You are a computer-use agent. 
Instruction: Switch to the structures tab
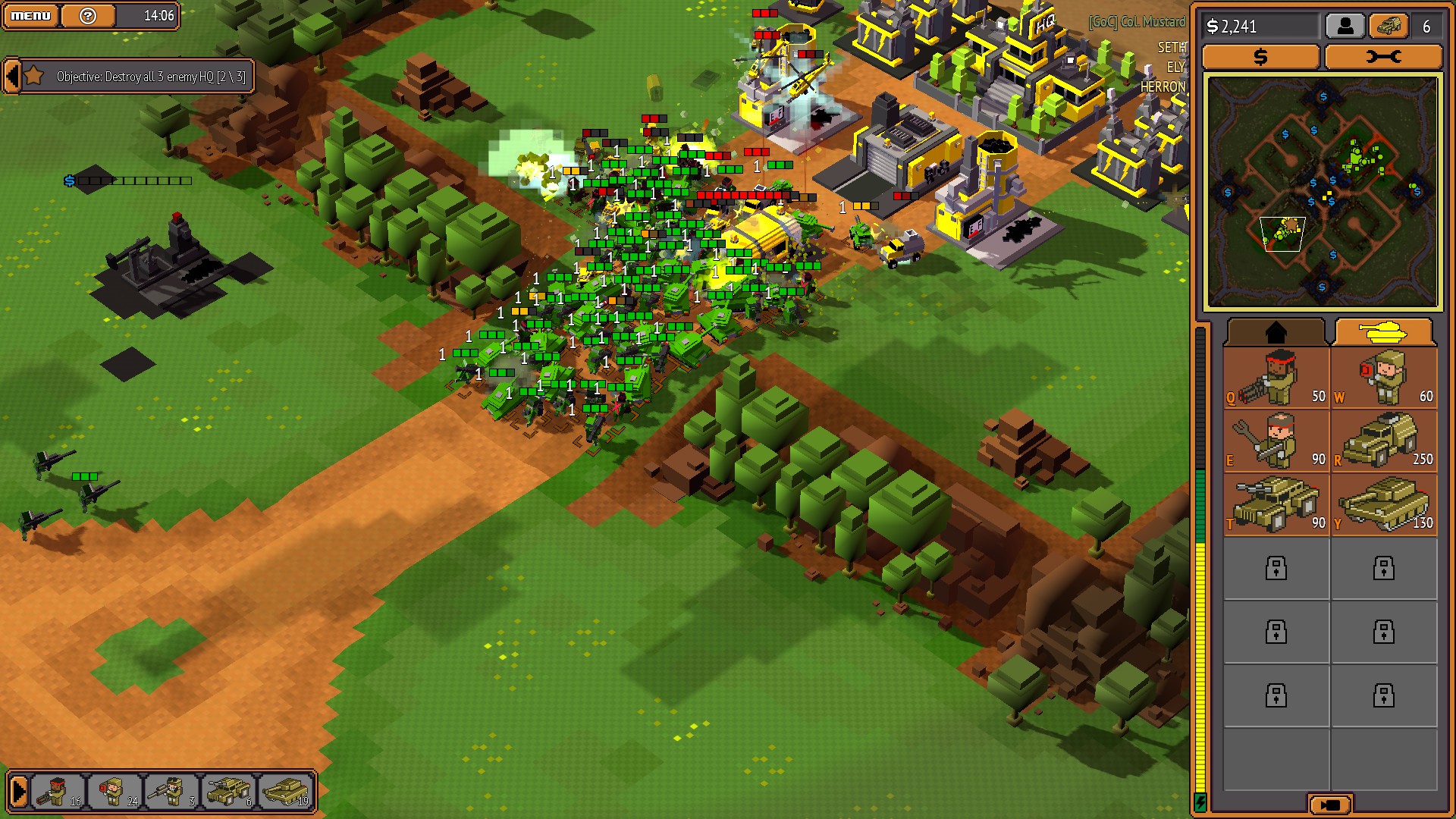coord(1276,331)
